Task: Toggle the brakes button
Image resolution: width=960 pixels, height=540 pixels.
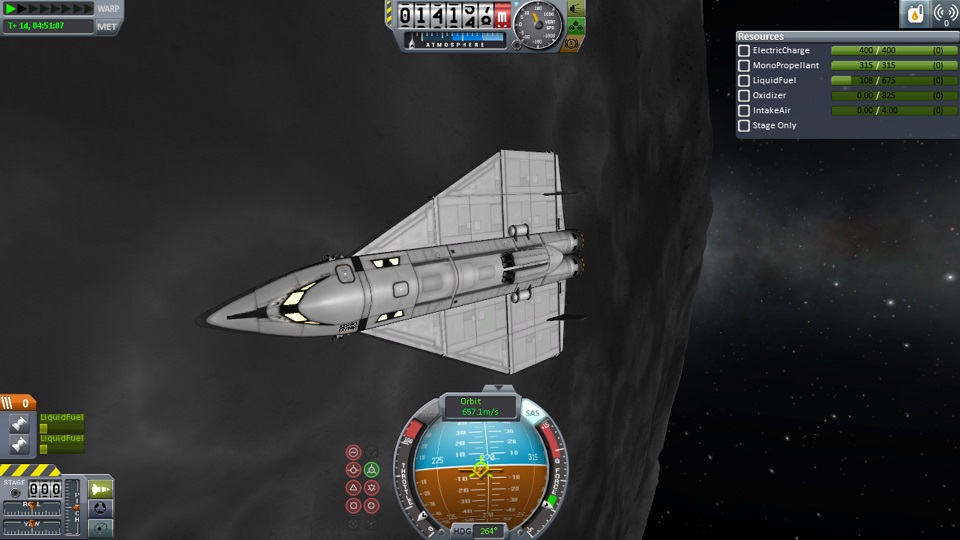Action: coord(574,43)
